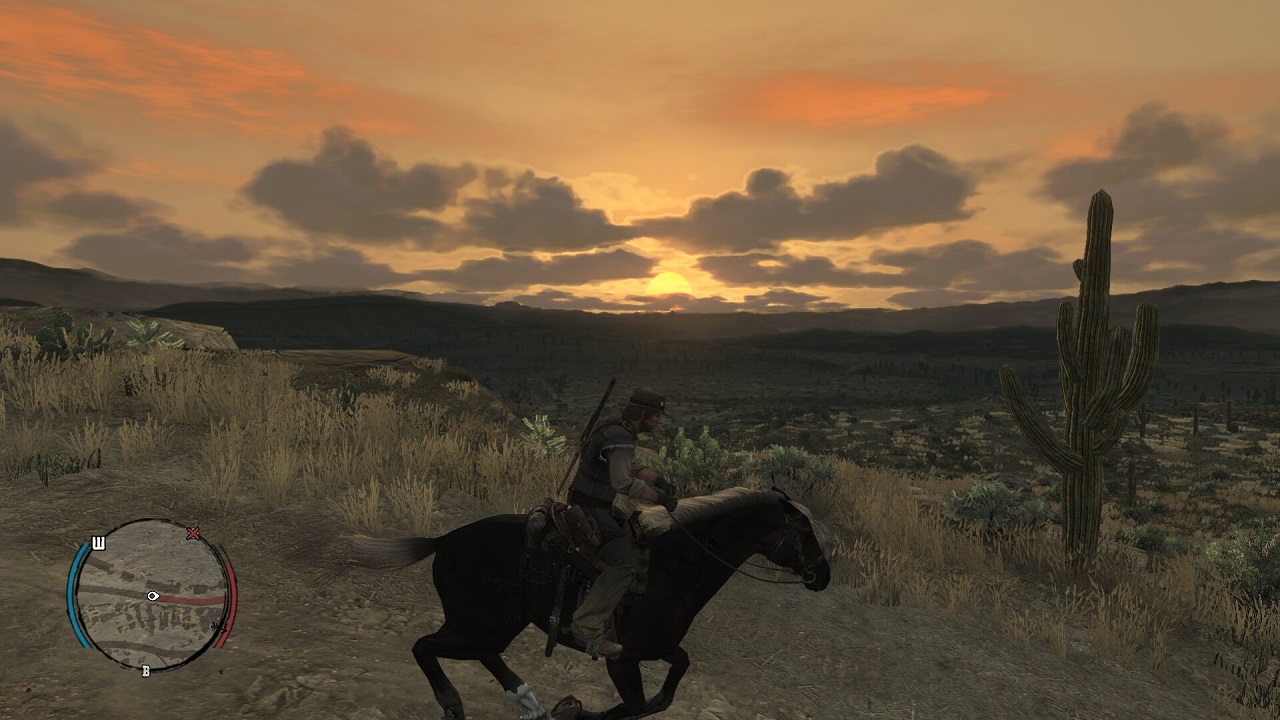Click the red X waypoint marker on minimap
Image resolution: width=1280 pixels, height=720 pixels.
pyautogui.click(x=192, y=534)
